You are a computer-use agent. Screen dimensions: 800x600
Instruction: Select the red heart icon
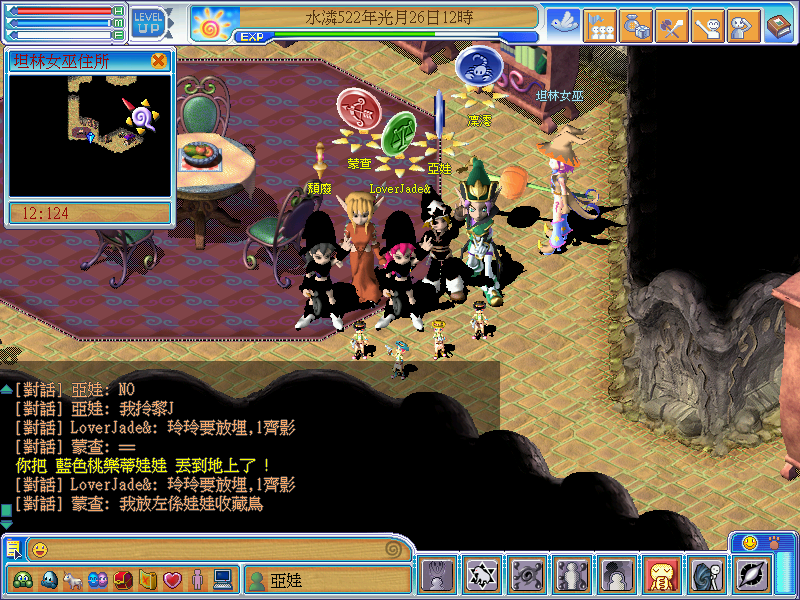tap(172, 579)
